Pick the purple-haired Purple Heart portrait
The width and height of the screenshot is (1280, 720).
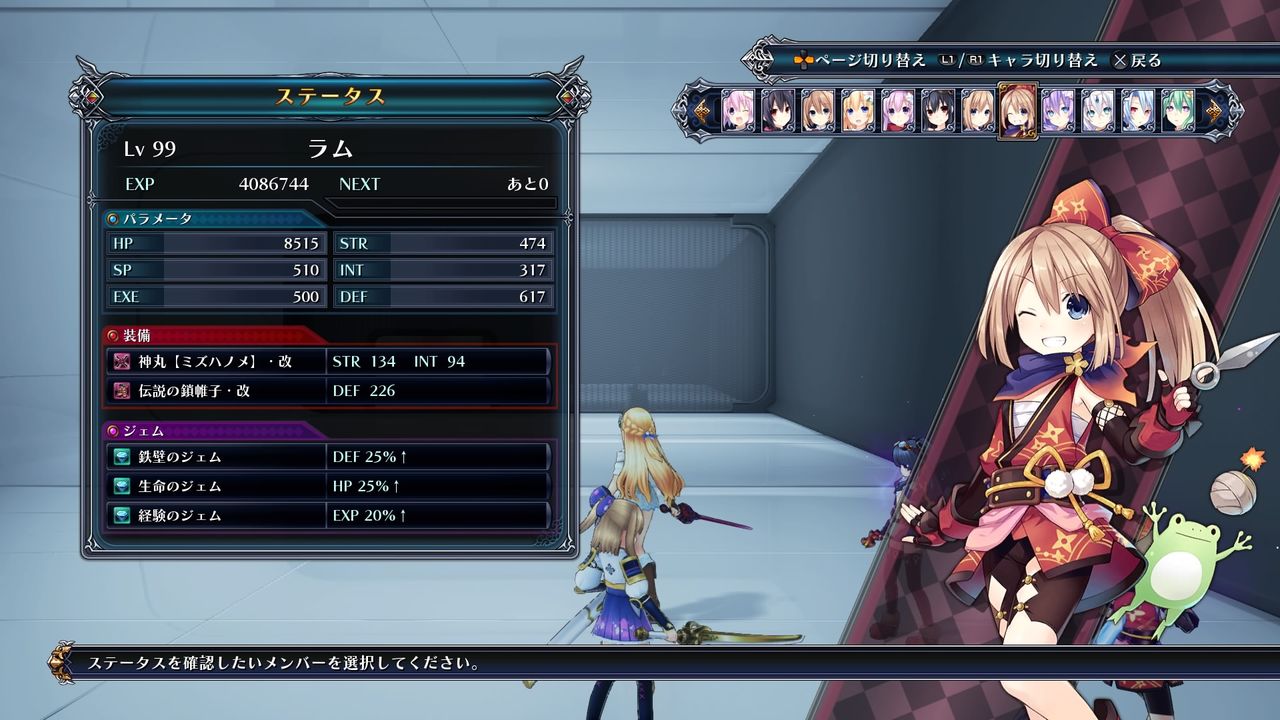click(x=1057, y=111)
